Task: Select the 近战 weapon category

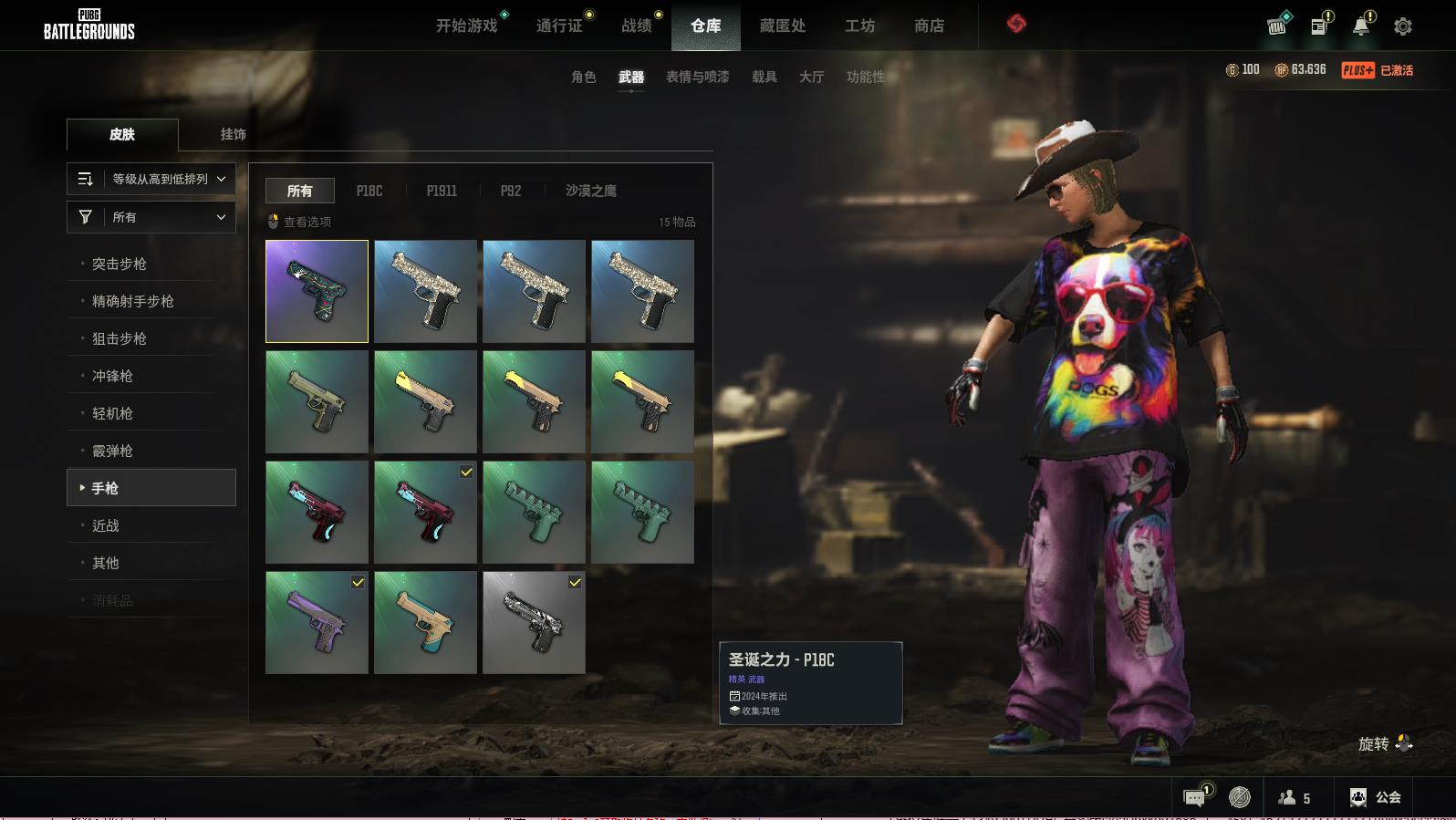Action: tap(106, 525)
